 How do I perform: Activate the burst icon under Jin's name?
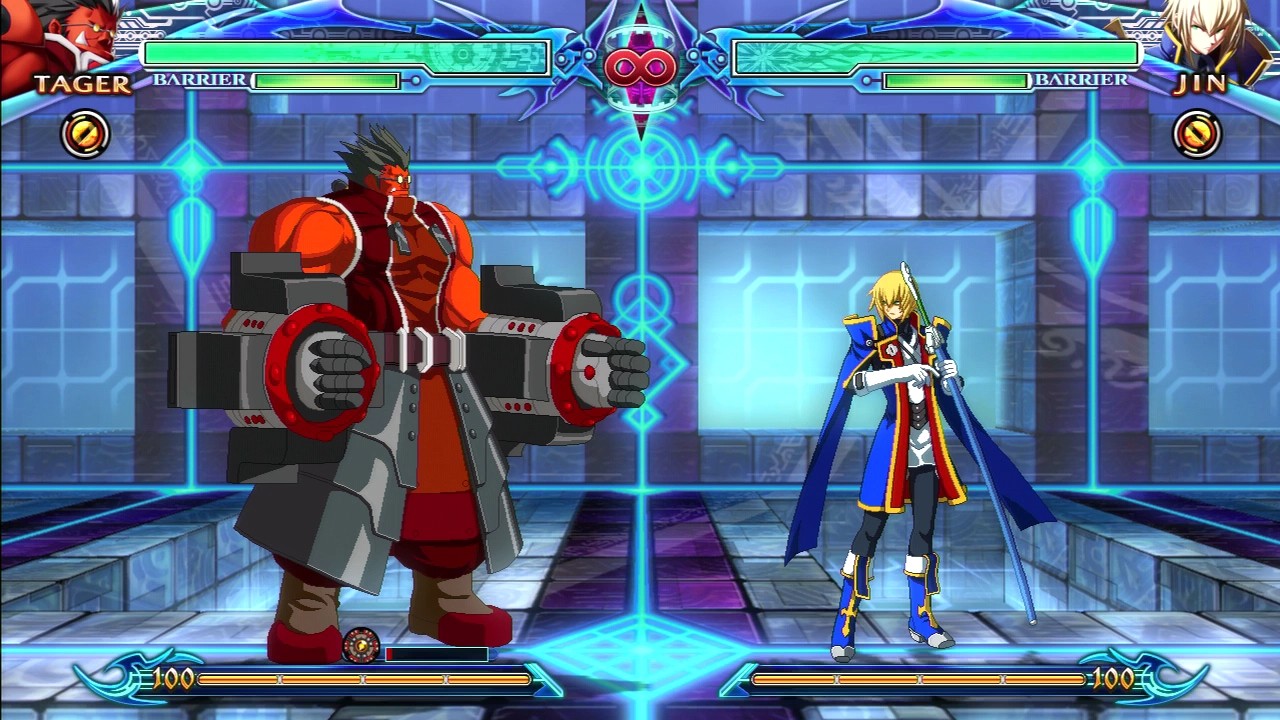click(x=1196, y=134)
